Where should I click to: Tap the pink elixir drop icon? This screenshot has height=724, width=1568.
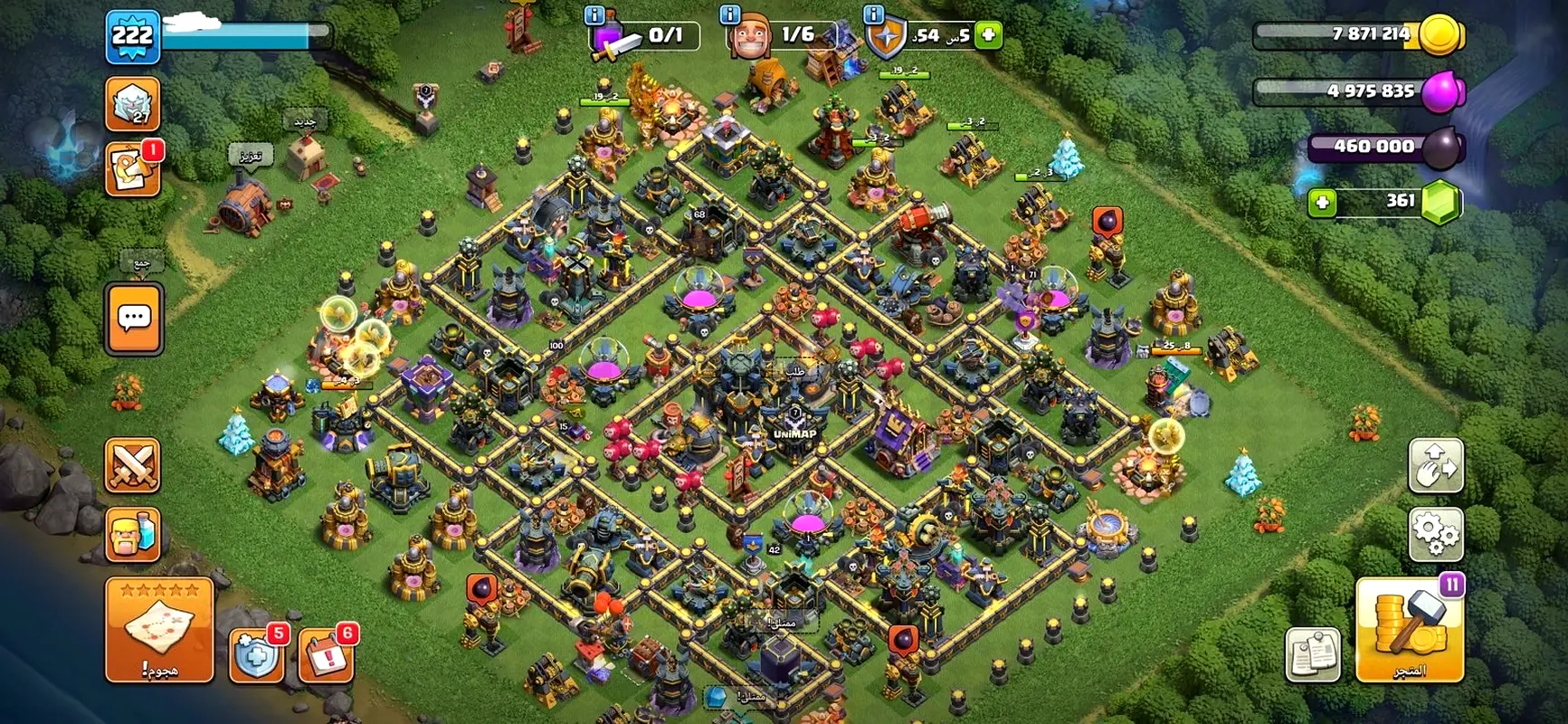click(1441, 91)
